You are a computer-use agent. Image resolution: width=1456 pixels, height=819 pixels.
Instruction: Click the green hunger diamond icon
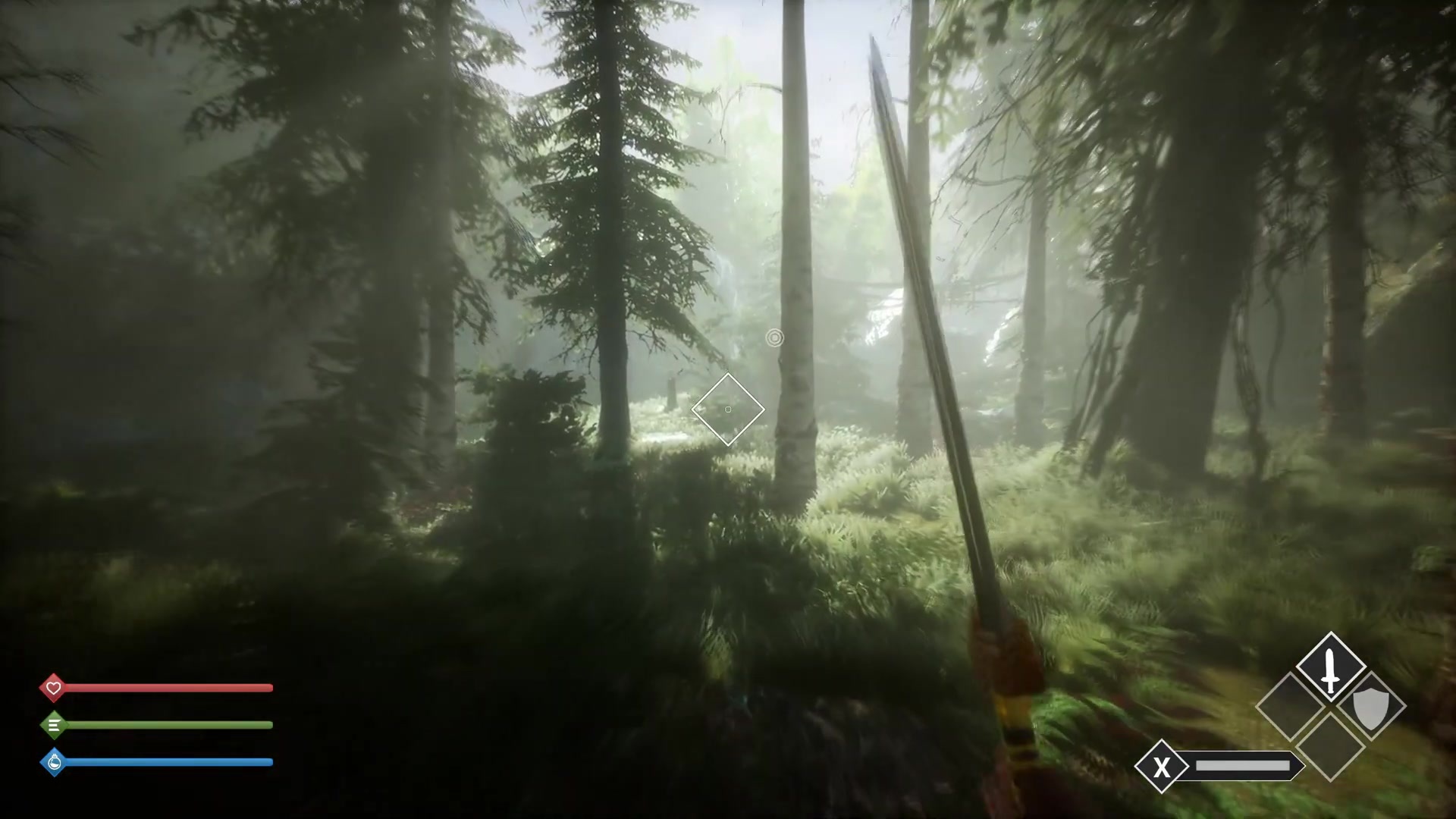click(x=54, y=725)
